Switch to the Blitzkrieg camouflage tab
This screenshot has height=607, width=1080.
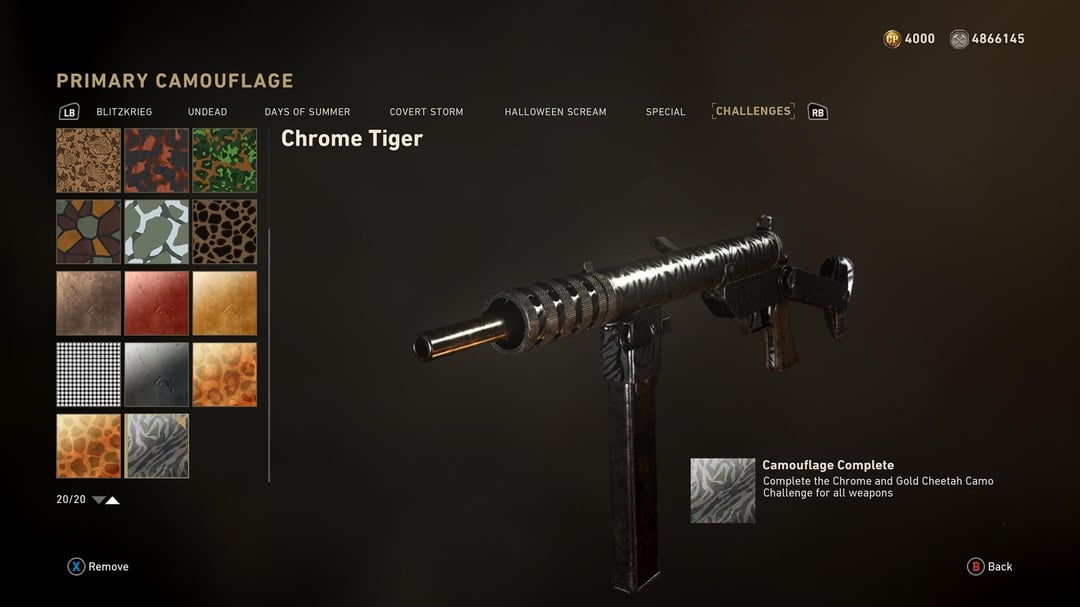click(124, 112)
